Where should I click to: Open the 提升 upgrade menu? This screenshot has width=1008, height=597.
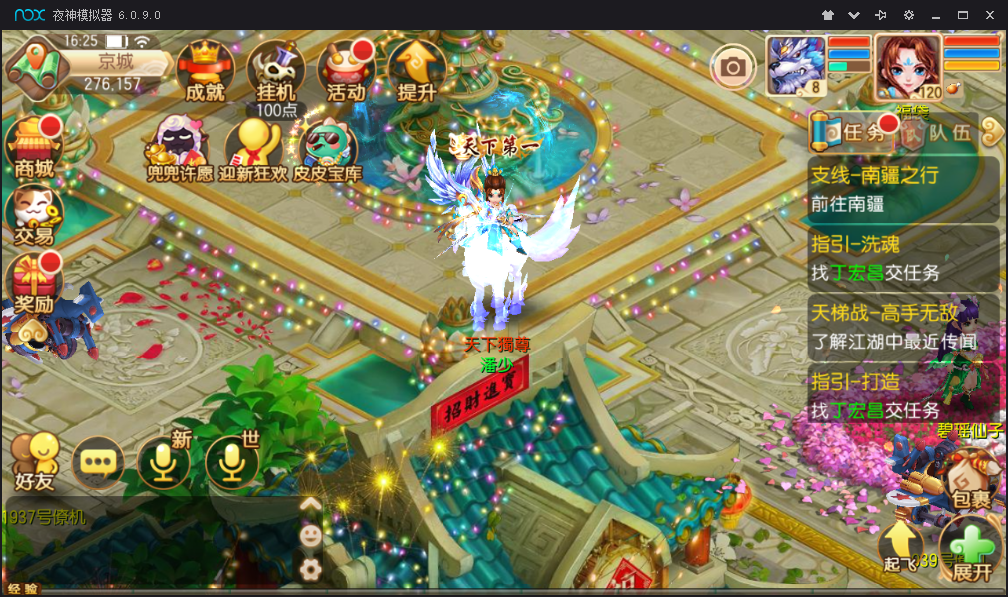416,70
